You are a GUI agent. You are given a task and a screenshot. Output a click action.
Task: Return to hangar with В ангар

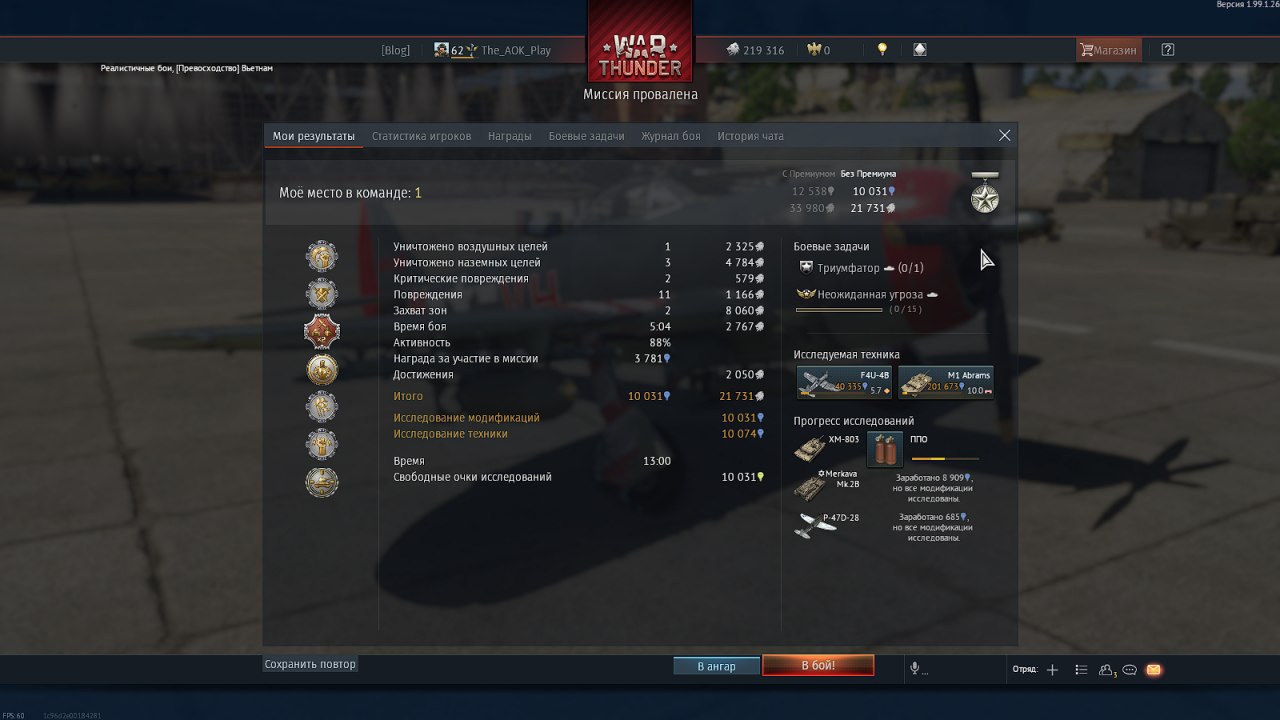pyautogui.click(x=716, y=666)
